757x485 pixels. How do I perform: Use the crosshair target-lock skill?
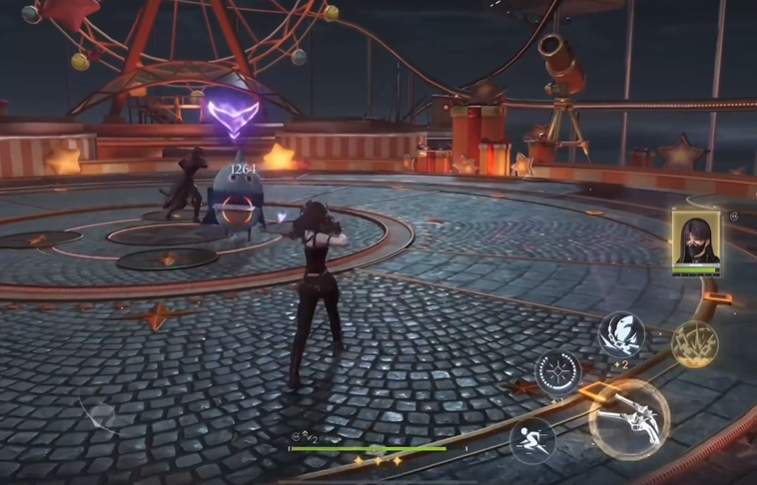point(557,373)
